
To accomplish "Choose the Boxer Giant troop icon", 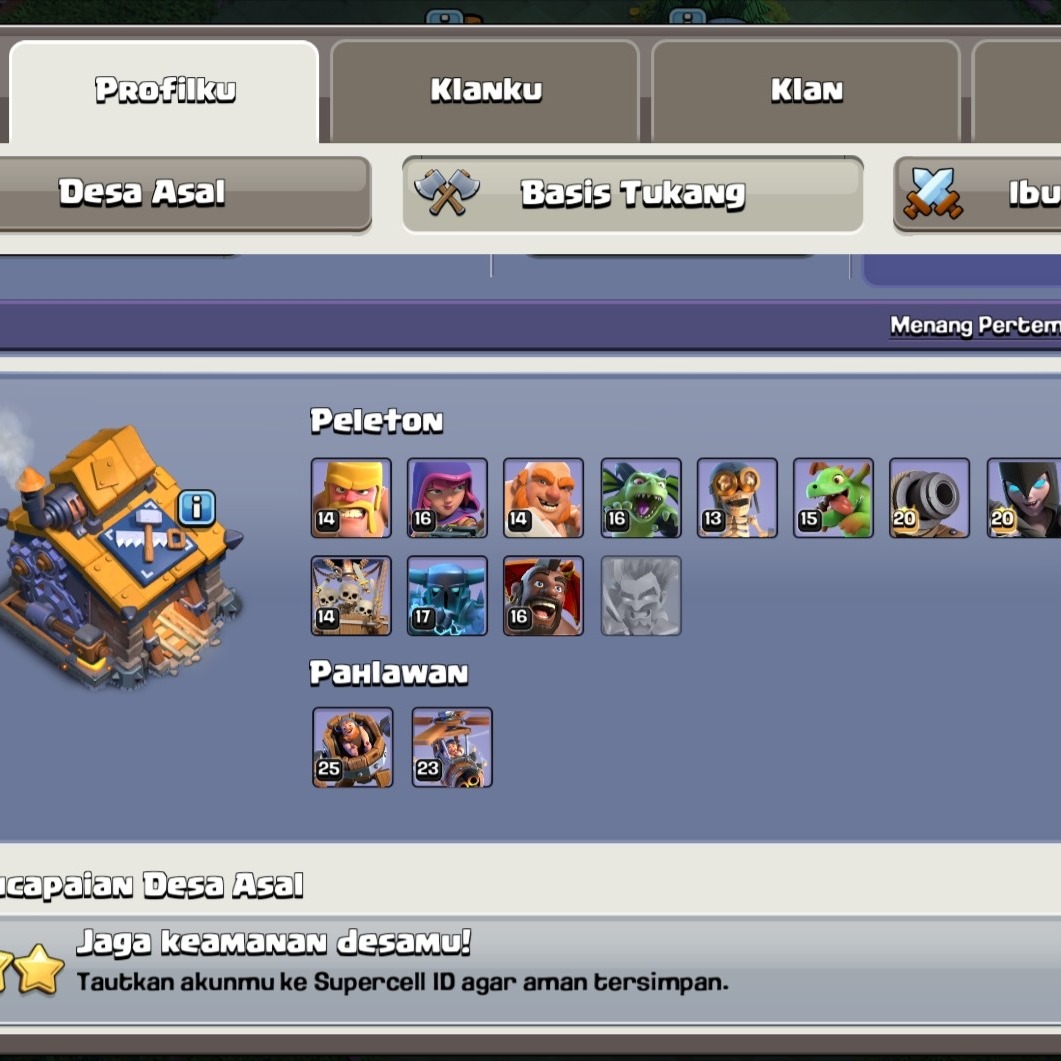I will 543,498.
